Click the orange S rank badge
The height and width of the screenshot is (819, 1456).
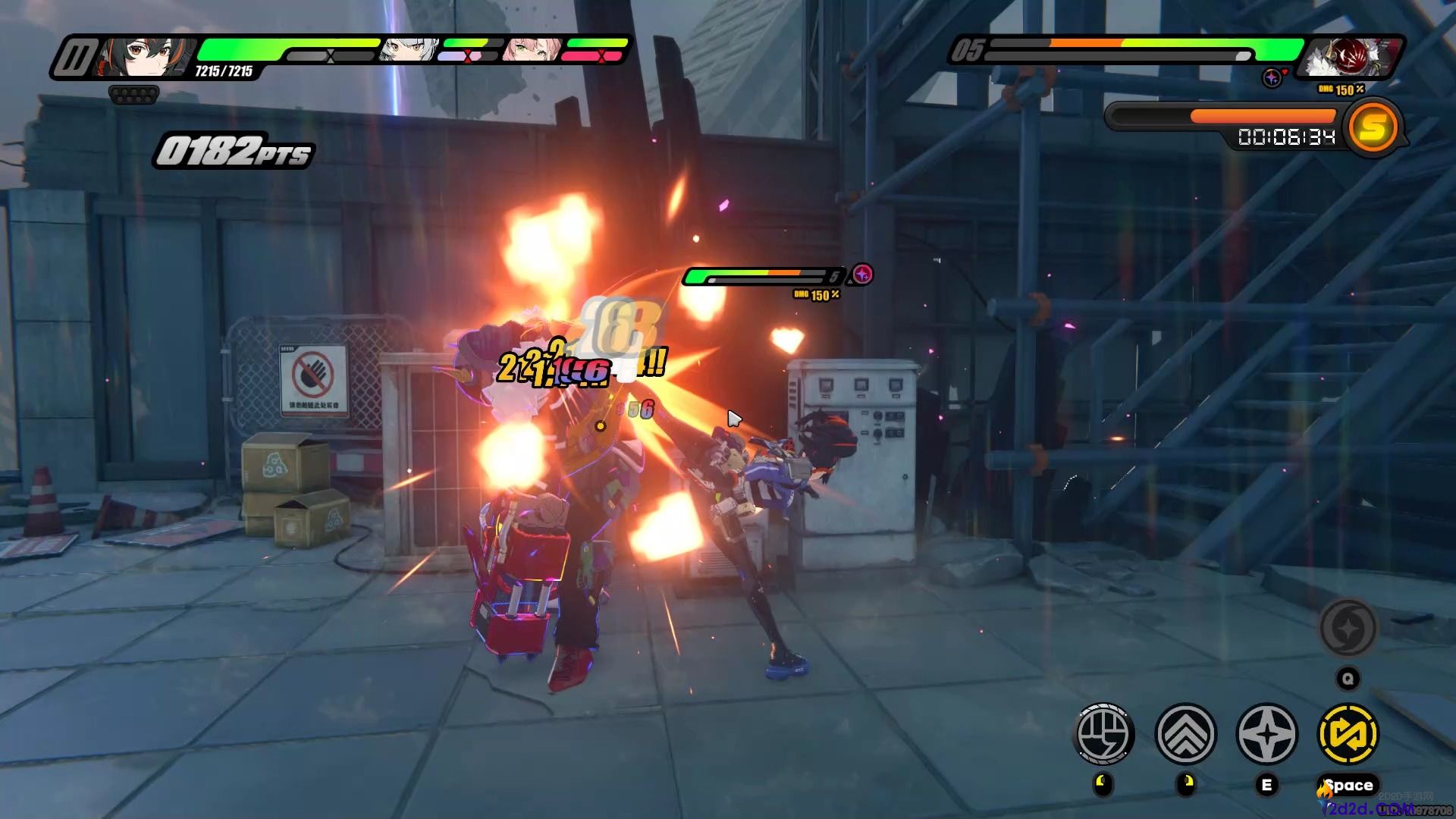(1373, 127)
